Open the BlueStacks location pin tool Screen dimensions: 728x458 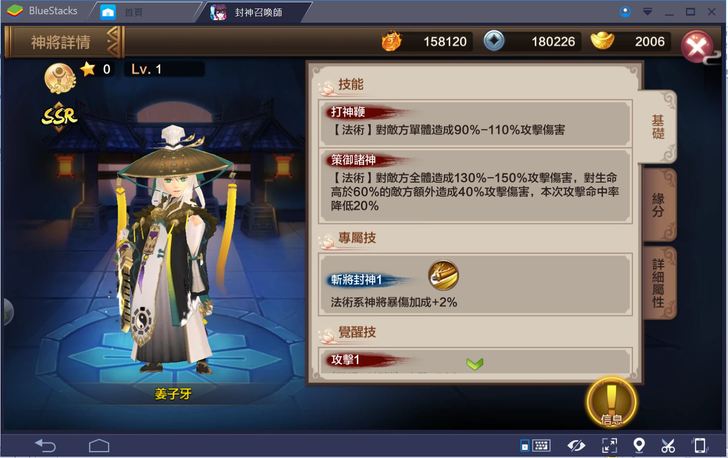click(x=639, y=445)
